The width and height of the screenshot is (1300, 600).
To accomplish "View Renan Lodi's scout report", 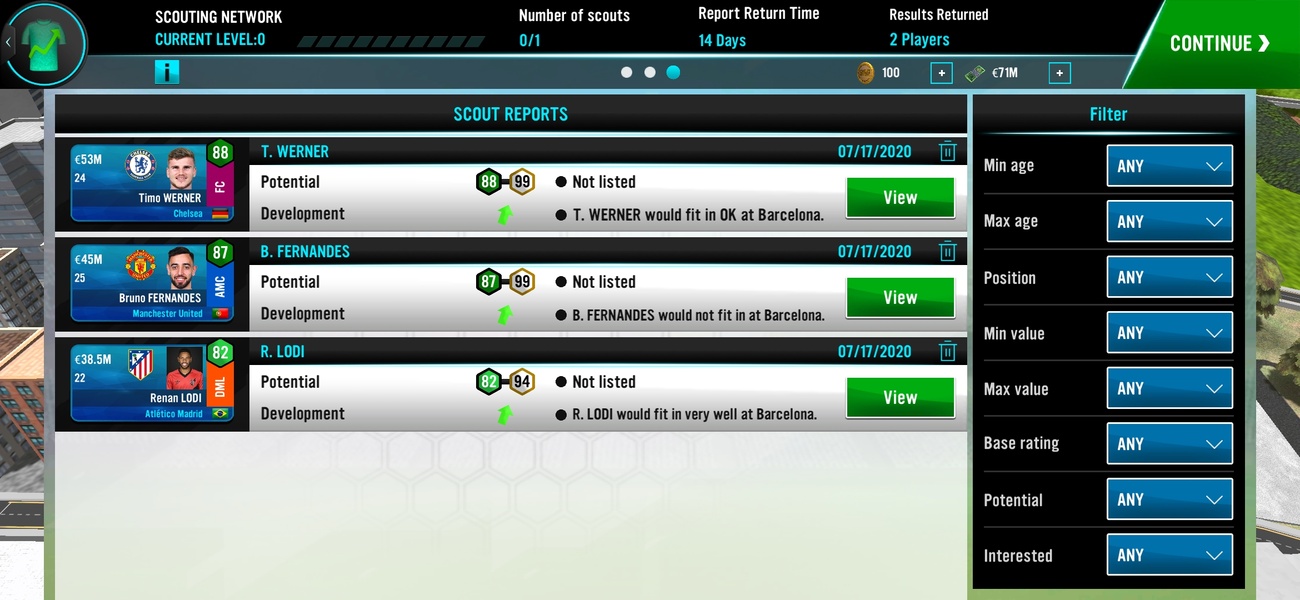I will [899, 398].
